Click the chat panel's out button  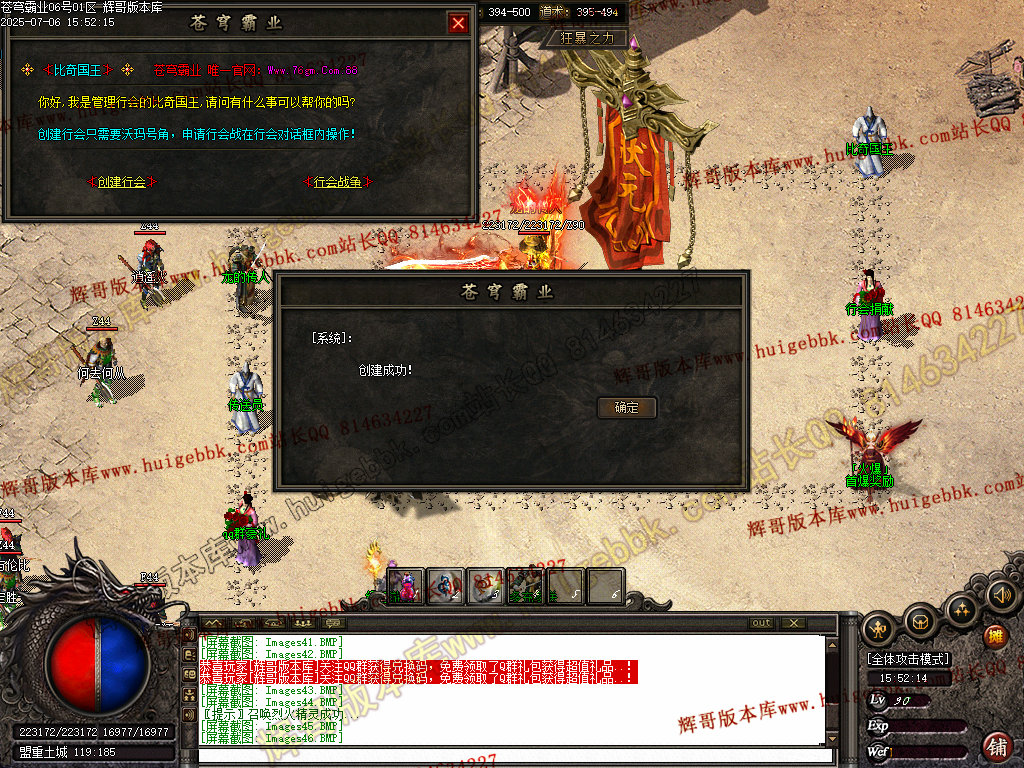[762, 623]
